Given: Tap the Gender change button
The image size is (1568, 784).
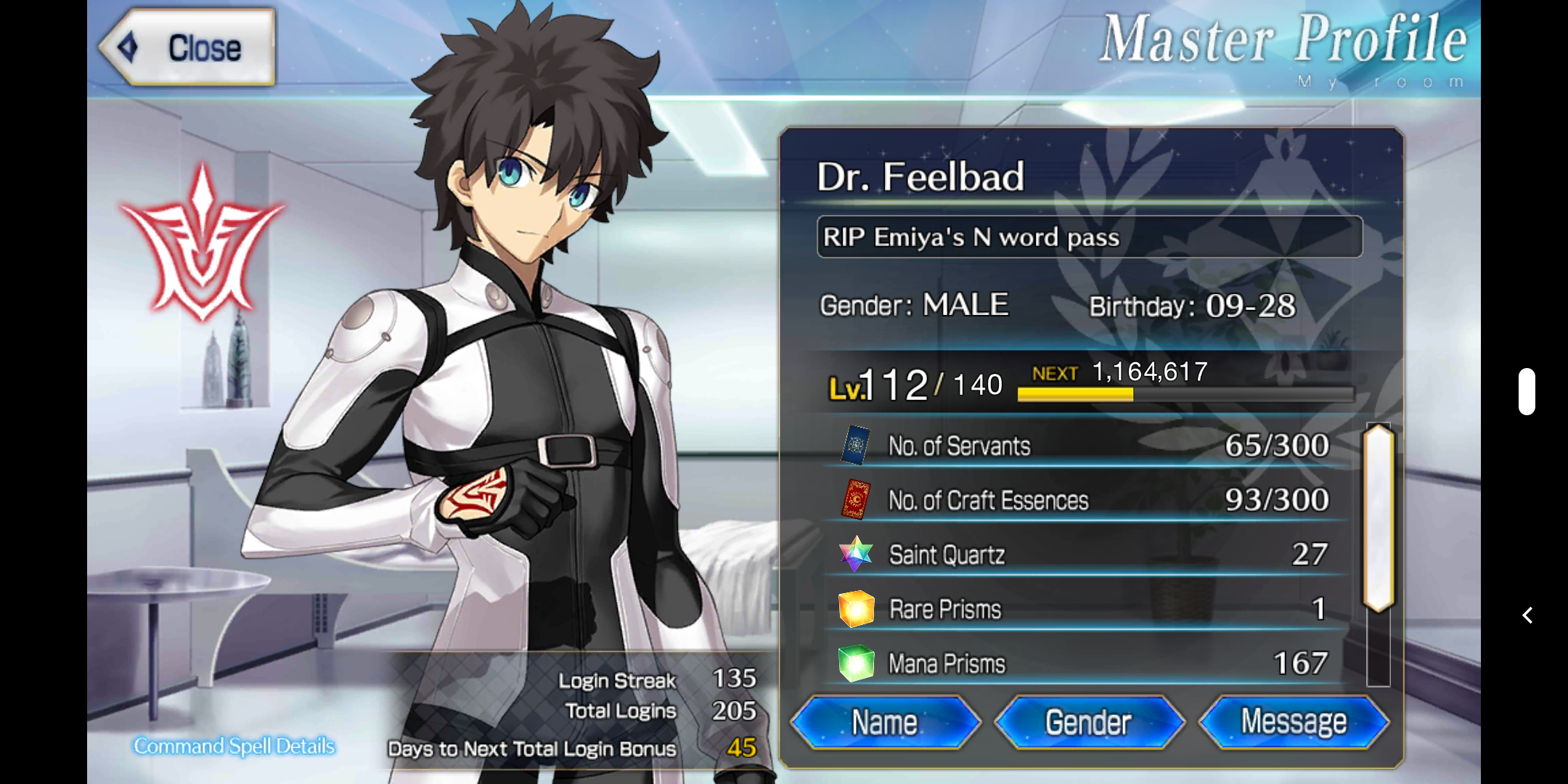Looking at the screenshot, I should click(x=1089, y=722).
